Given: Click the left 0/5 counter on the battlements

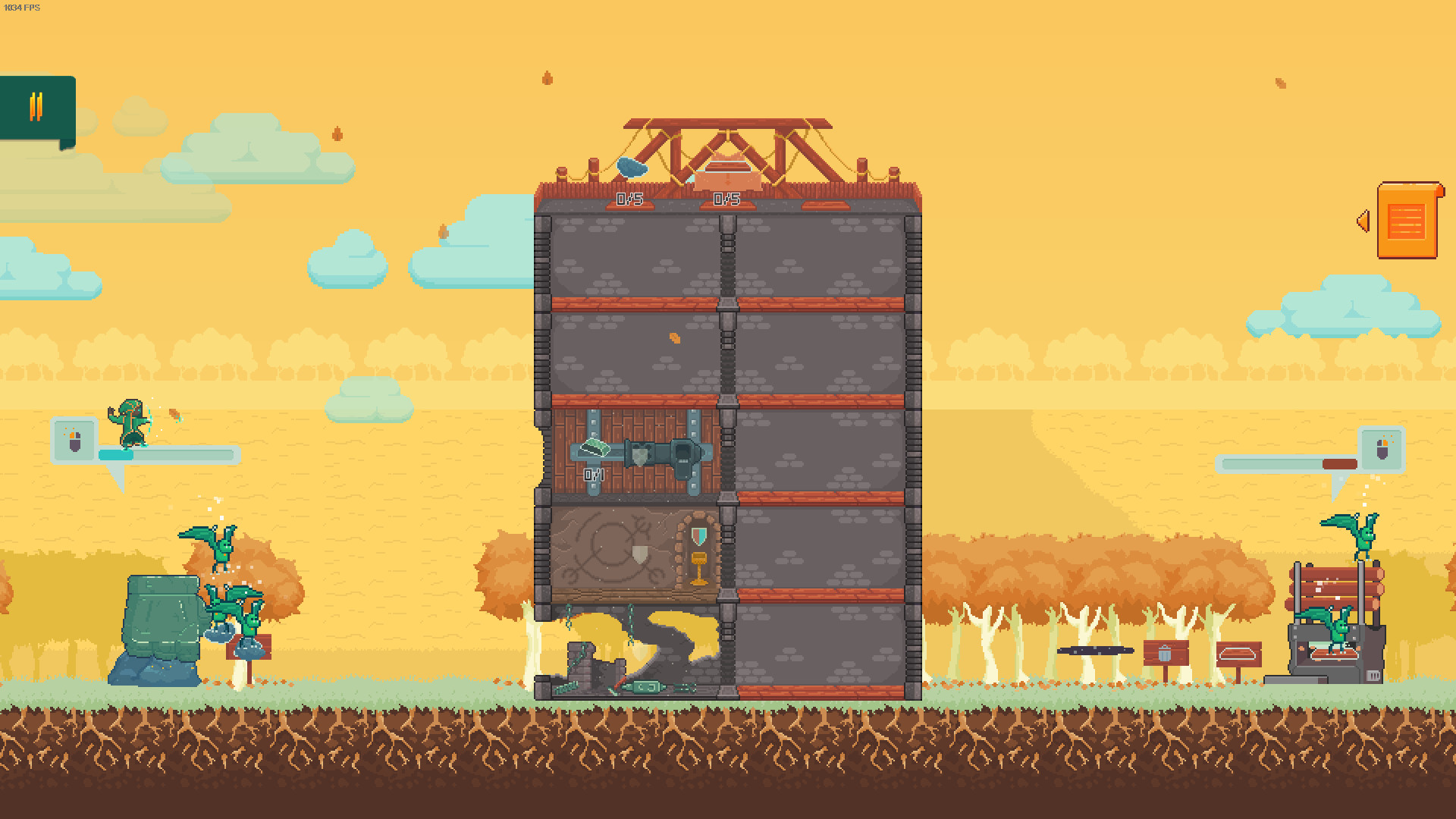Looking at the screenshot, I should click(x=628, y=199).
